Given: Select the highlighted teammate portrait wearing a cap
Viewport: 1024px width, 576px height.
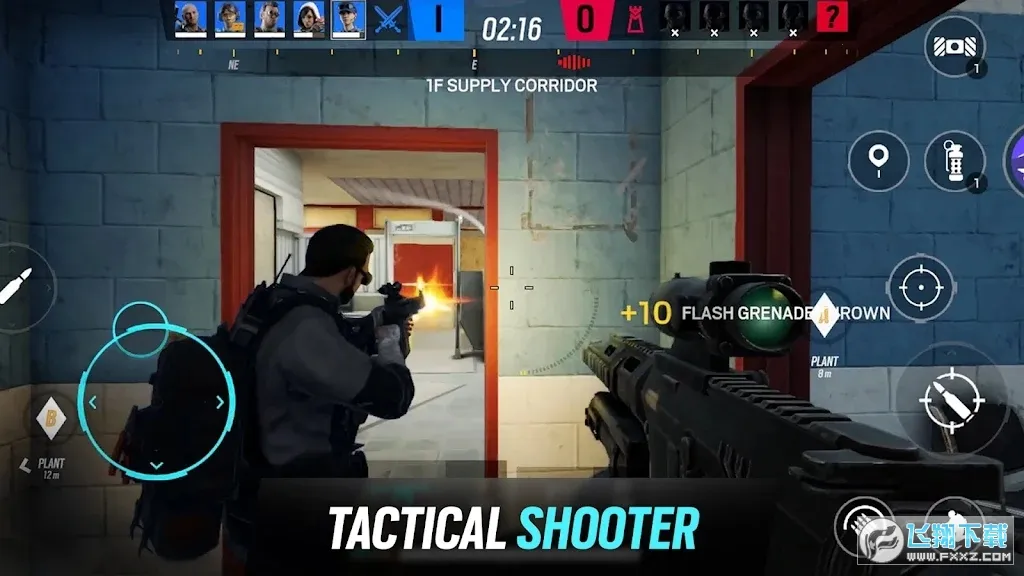Looking at the screenshot, I should coord(348,18).
